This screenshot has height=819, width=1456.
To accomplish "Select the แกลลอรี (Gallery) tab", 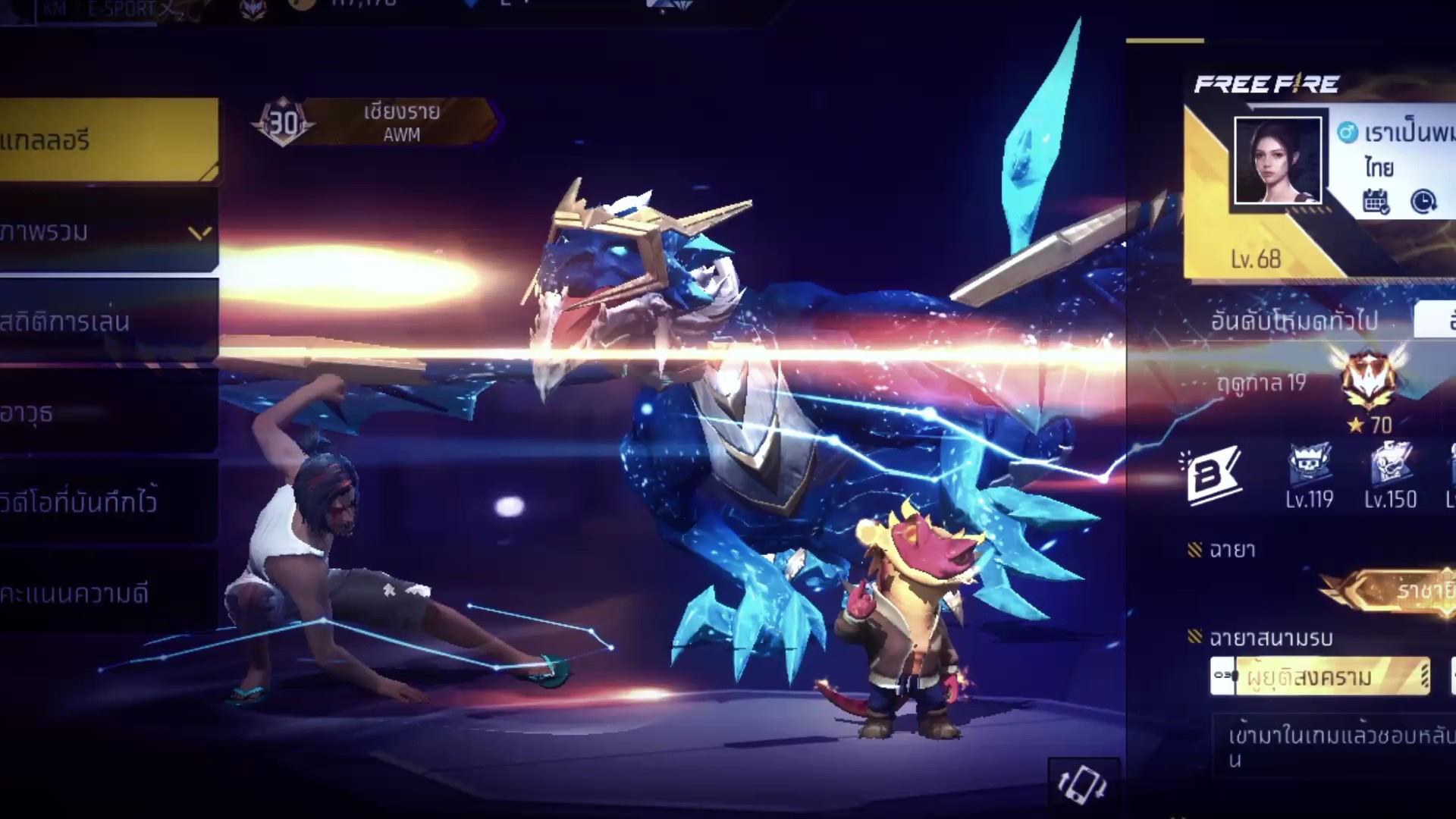I will pos(106,140).
